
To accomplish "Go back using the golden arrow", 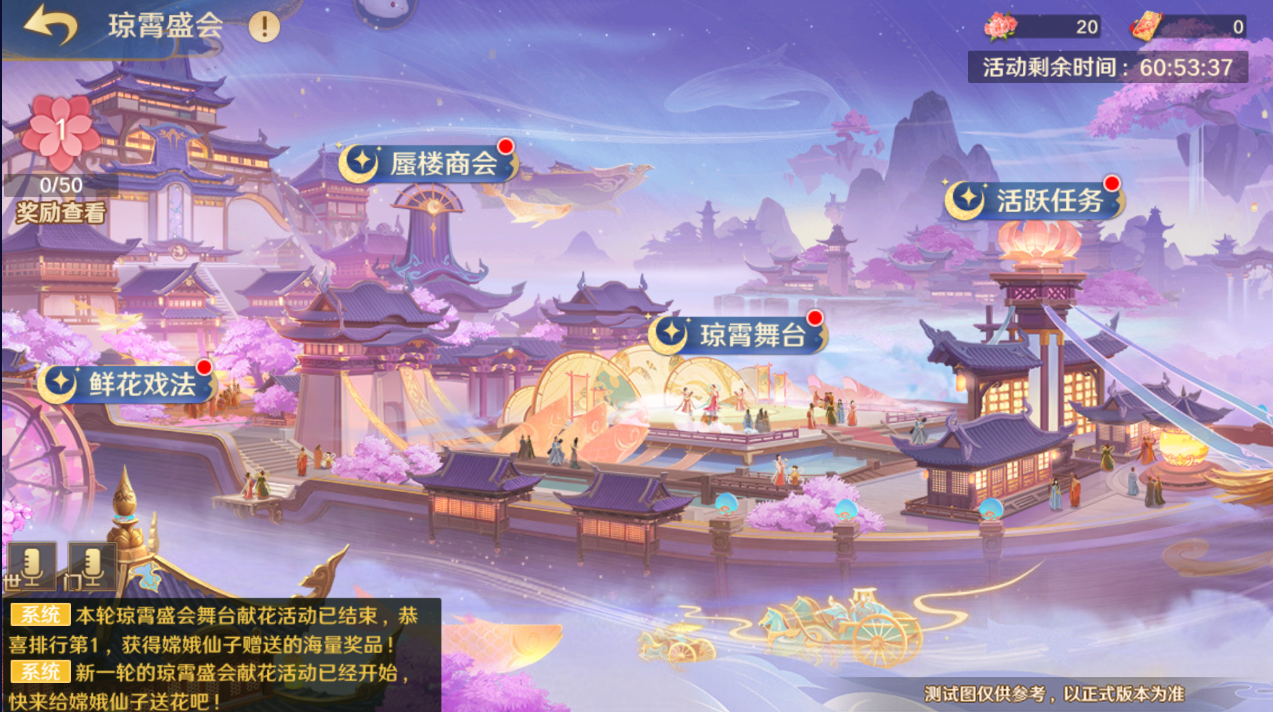I will pyautogui.click(x=50, y=26).
